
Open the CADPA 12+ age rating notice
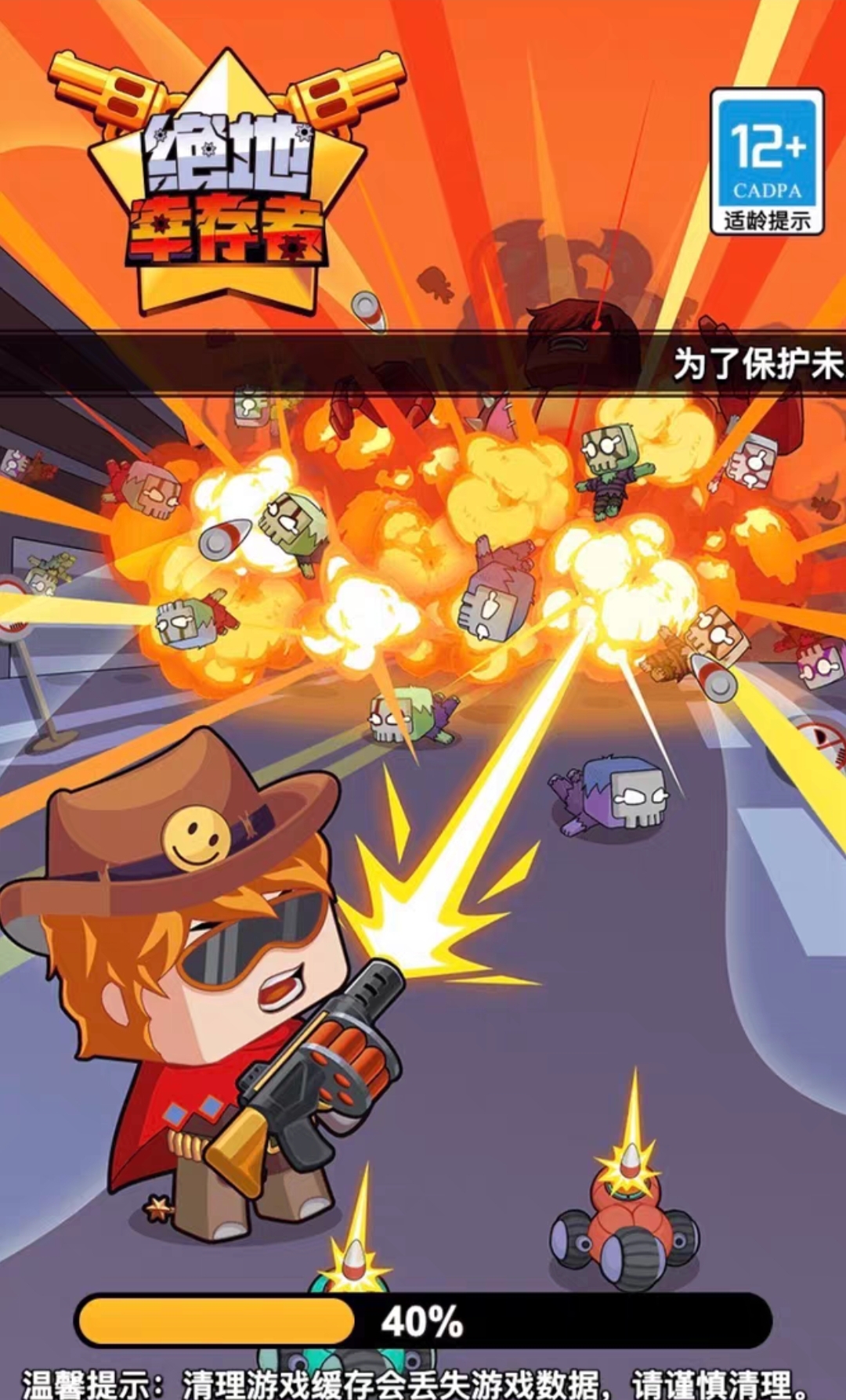(x=766, y=162)
